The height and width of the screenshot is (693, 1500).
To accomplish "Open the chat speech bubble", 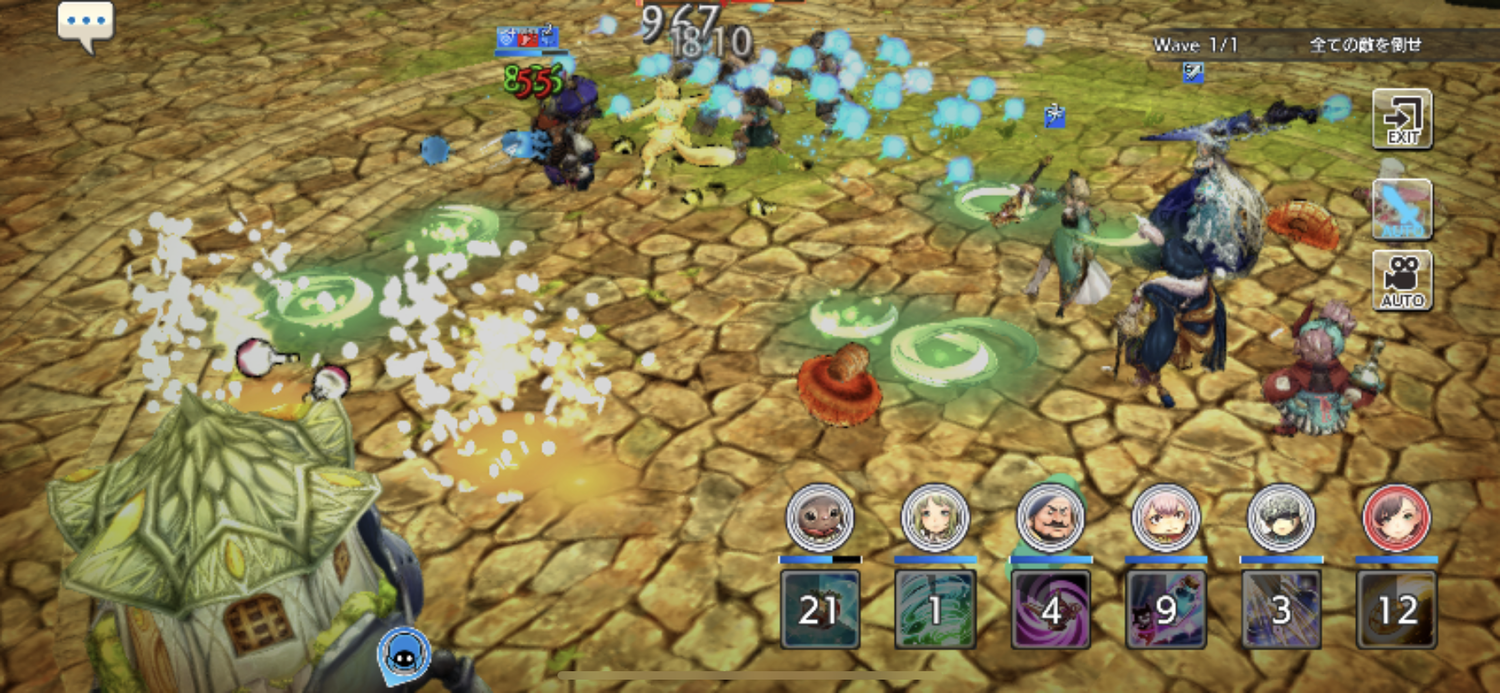I will pyautogui.click(x=85, y=22).
